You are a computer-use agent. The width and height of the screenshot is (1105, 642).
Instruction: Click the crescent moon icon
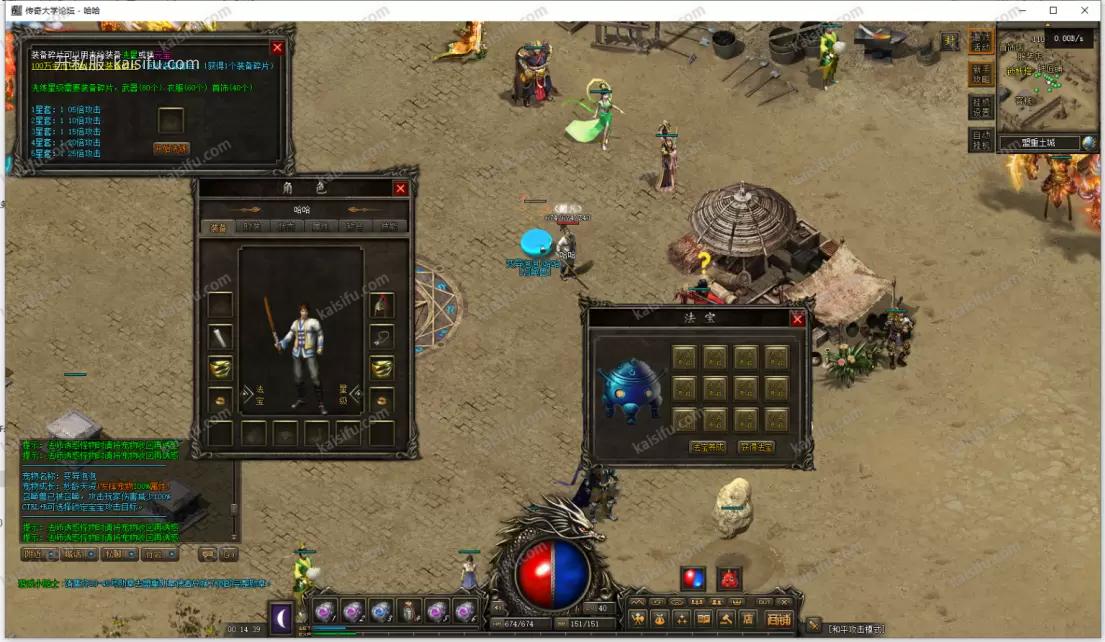click(282, 619)
